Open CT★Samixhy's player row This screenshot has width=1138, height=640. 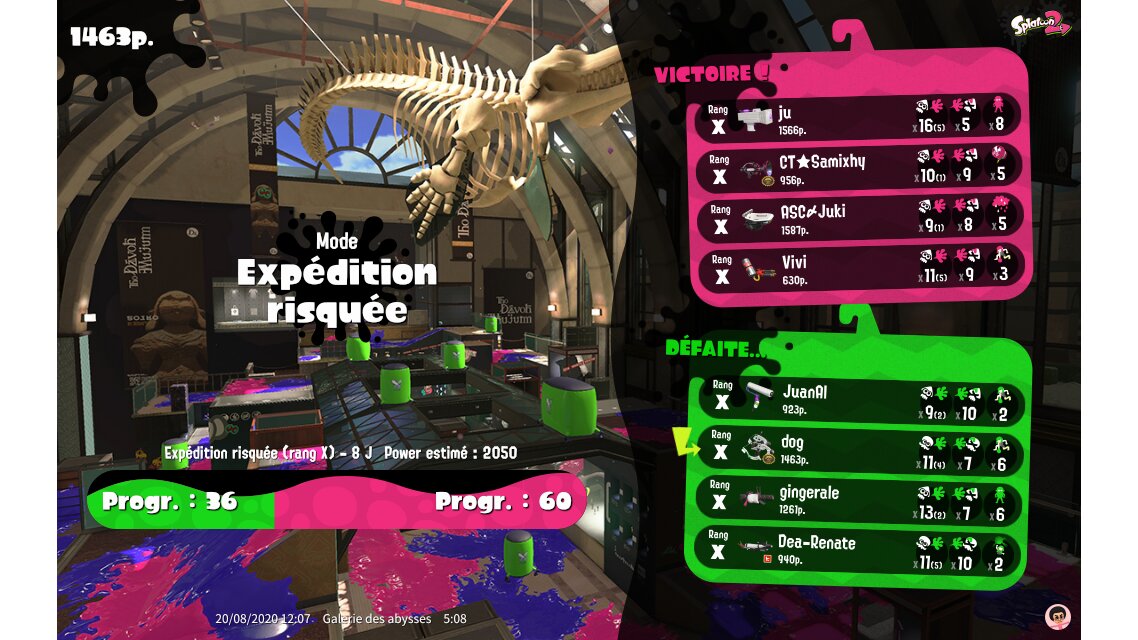click(x=860, y=167)
